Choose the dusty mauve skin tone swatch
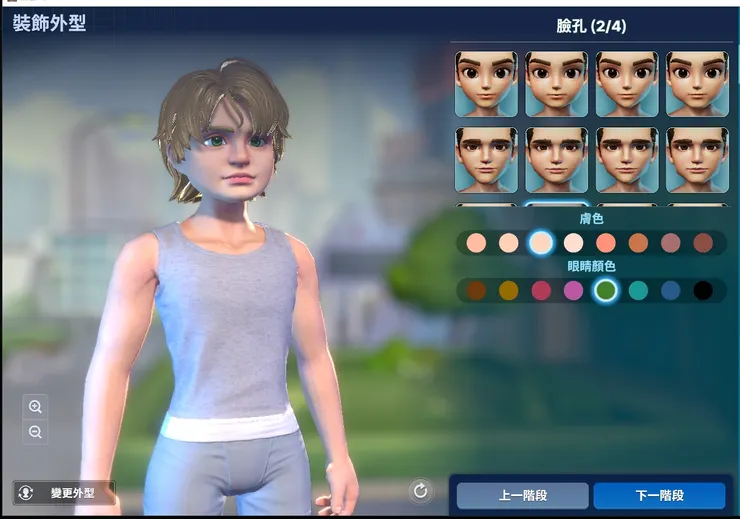Viewport: 740px width, 519px height. (670, 243)
